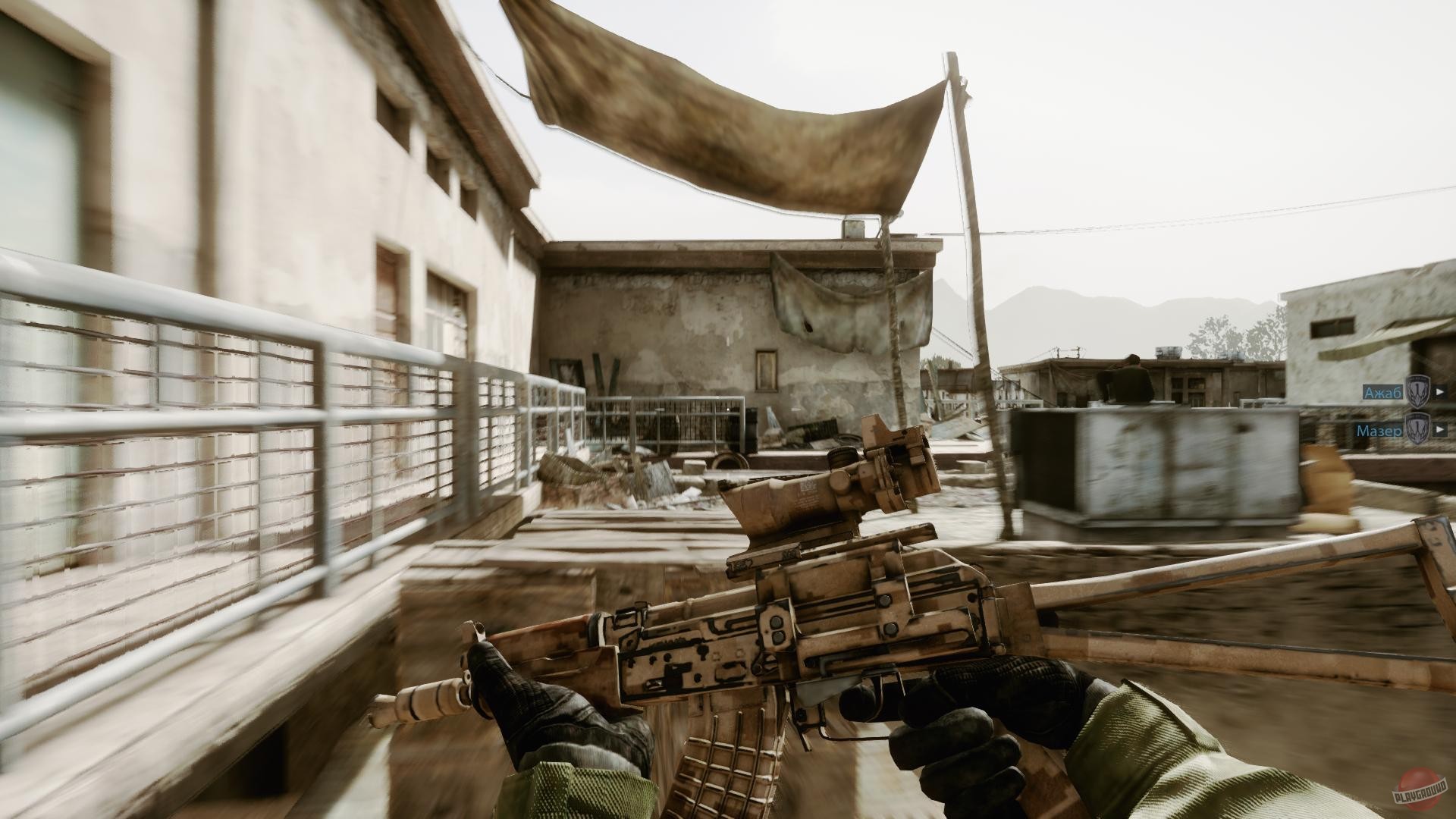Expand the triangle beside the Ажаб nameplate
The width and height of the screenshot is (1456, 819).
click(x=1441, y=392)
